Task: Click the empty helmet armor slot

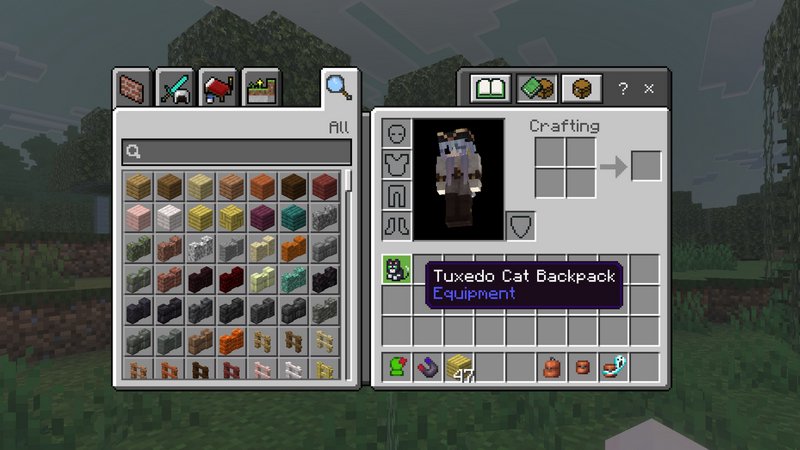Action: [396, 134]
